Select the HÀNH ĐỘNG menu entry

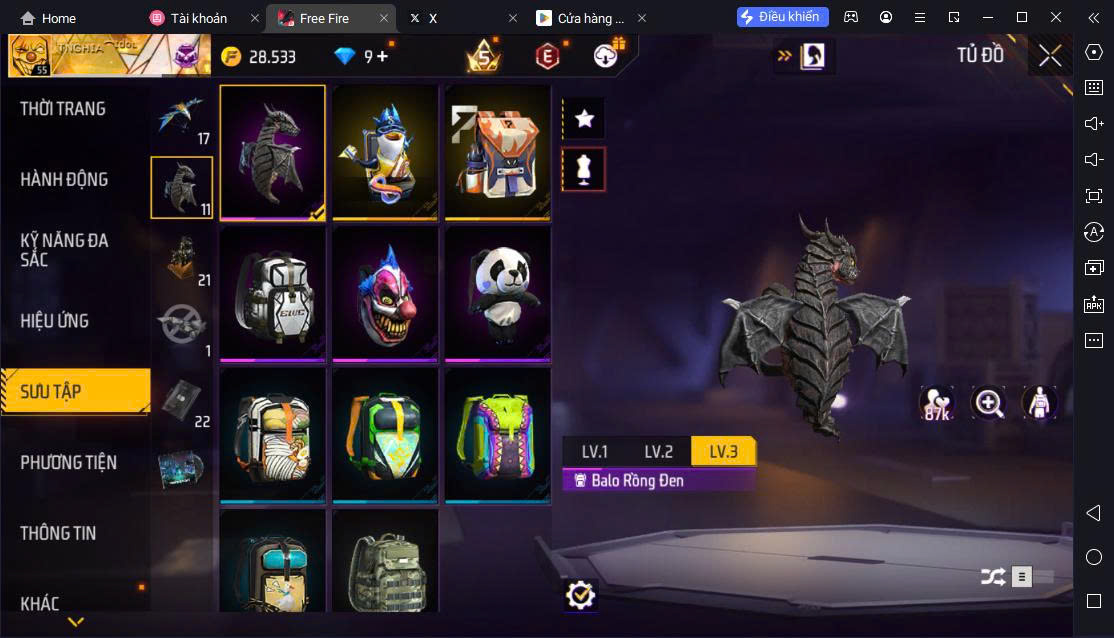pos(64,180)
